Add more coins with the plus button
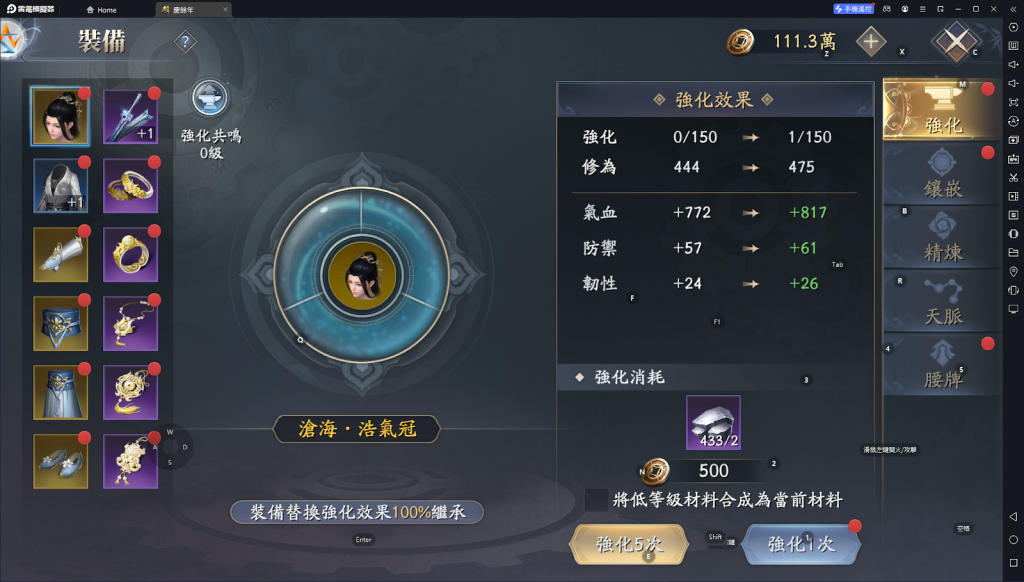This screenshot has height=582, width=1024. [871, 42]
